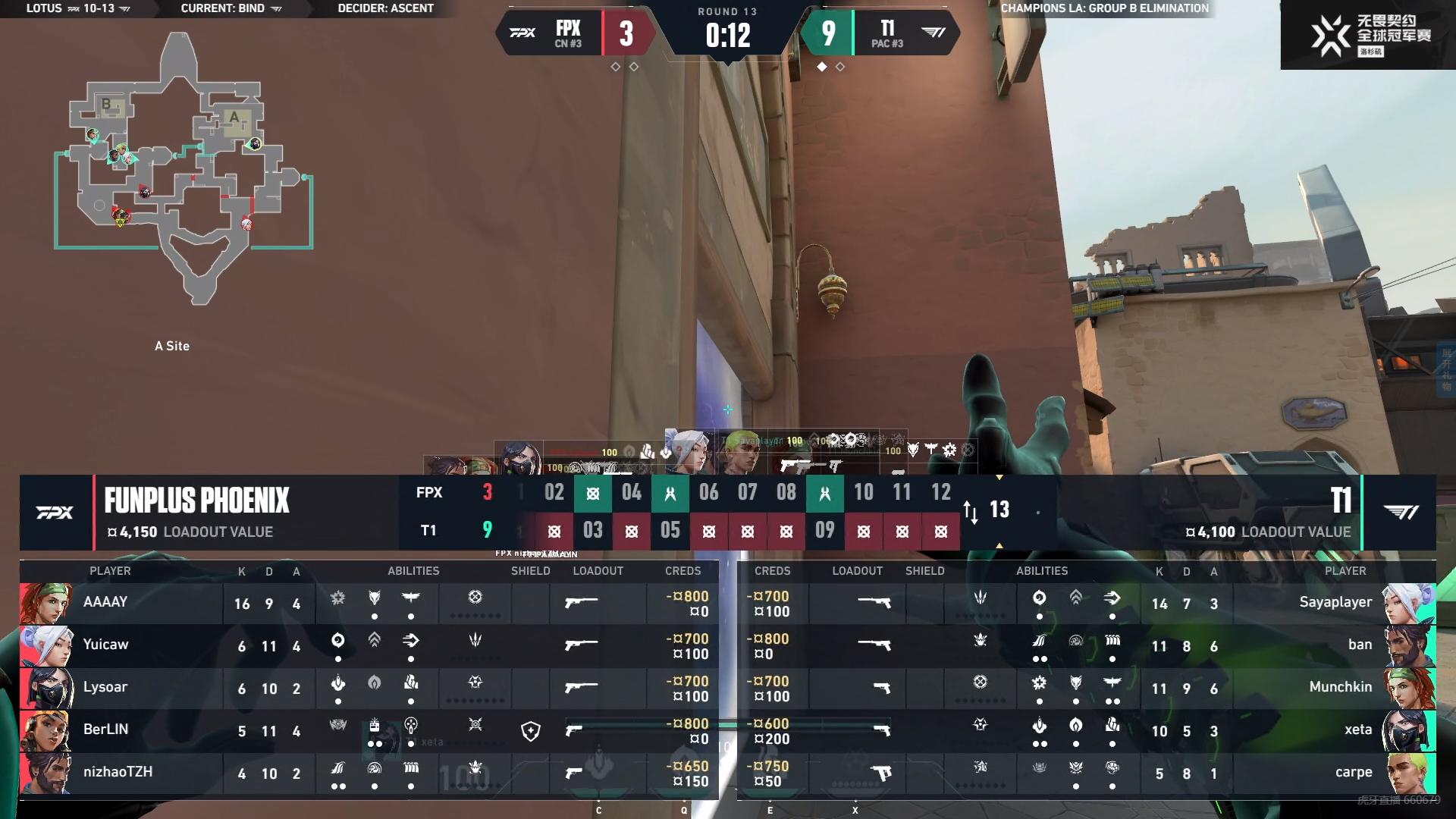Expand the yellow arrow above round 13
Image resolution: width=1456 pixels, height=819 pixels.
click(x=999, y=479)
